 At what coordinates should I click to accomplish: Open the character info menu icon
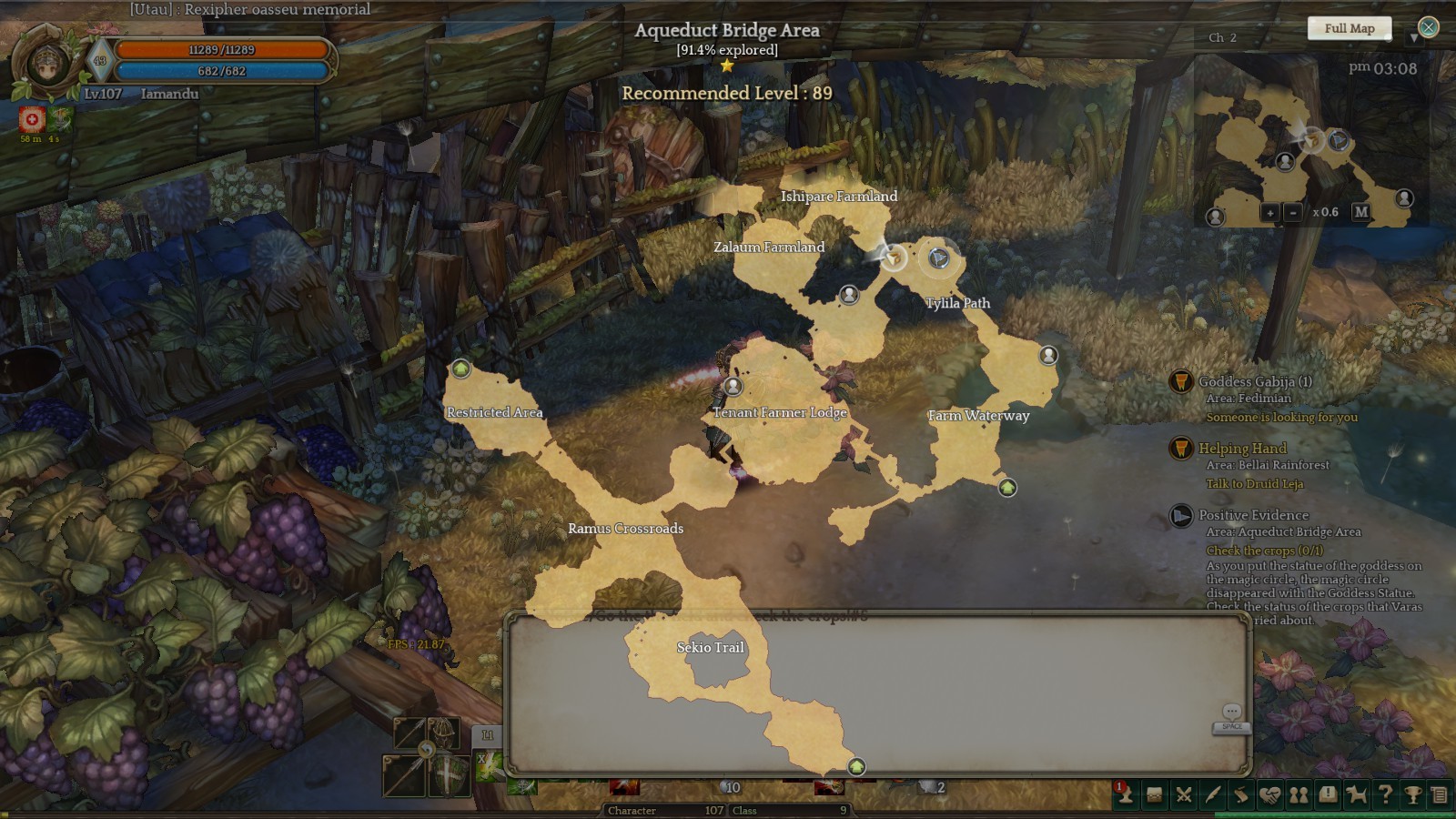coord(1126,794)
